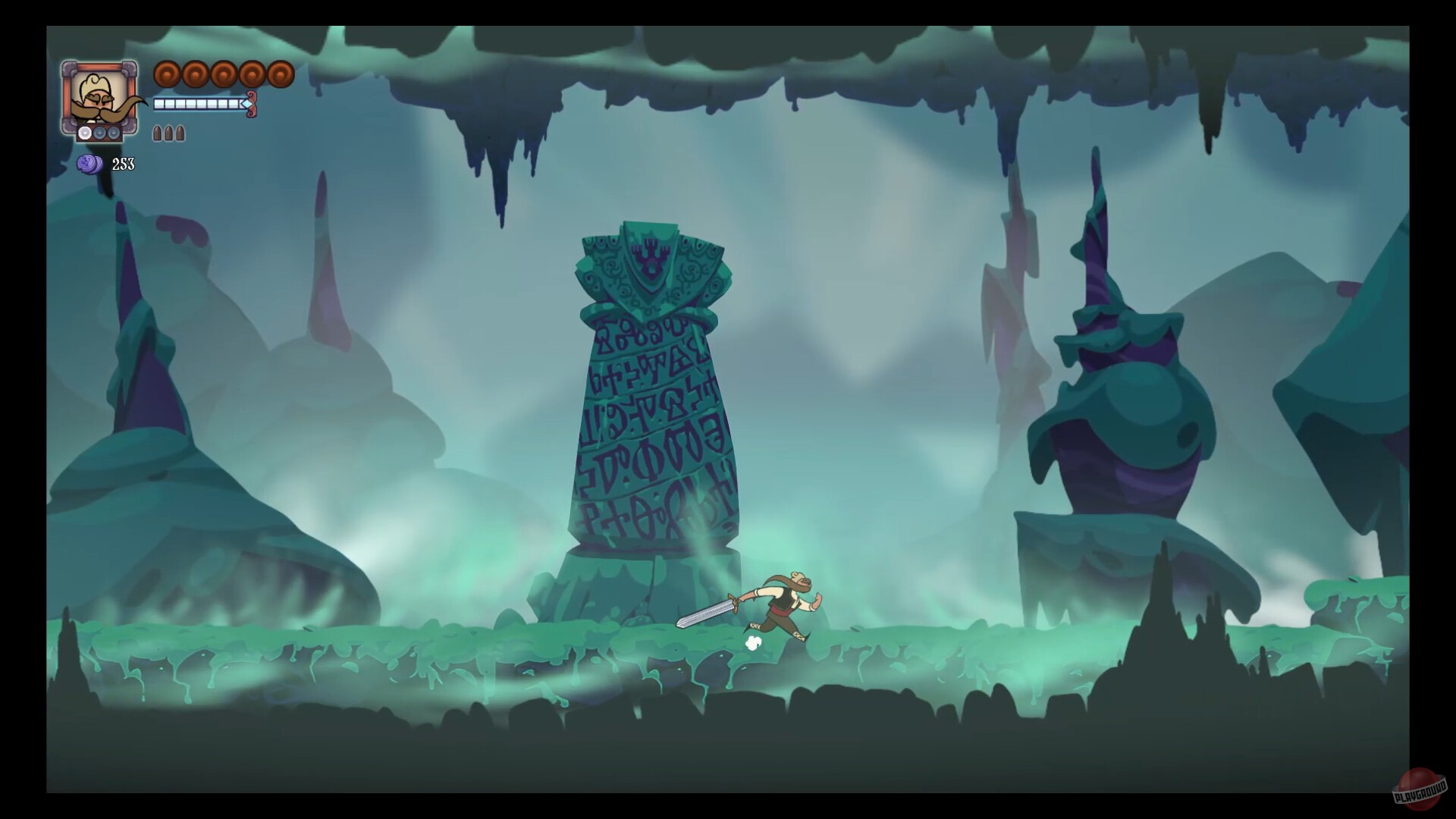Click the first bronze health medallion

coord(166,74)
